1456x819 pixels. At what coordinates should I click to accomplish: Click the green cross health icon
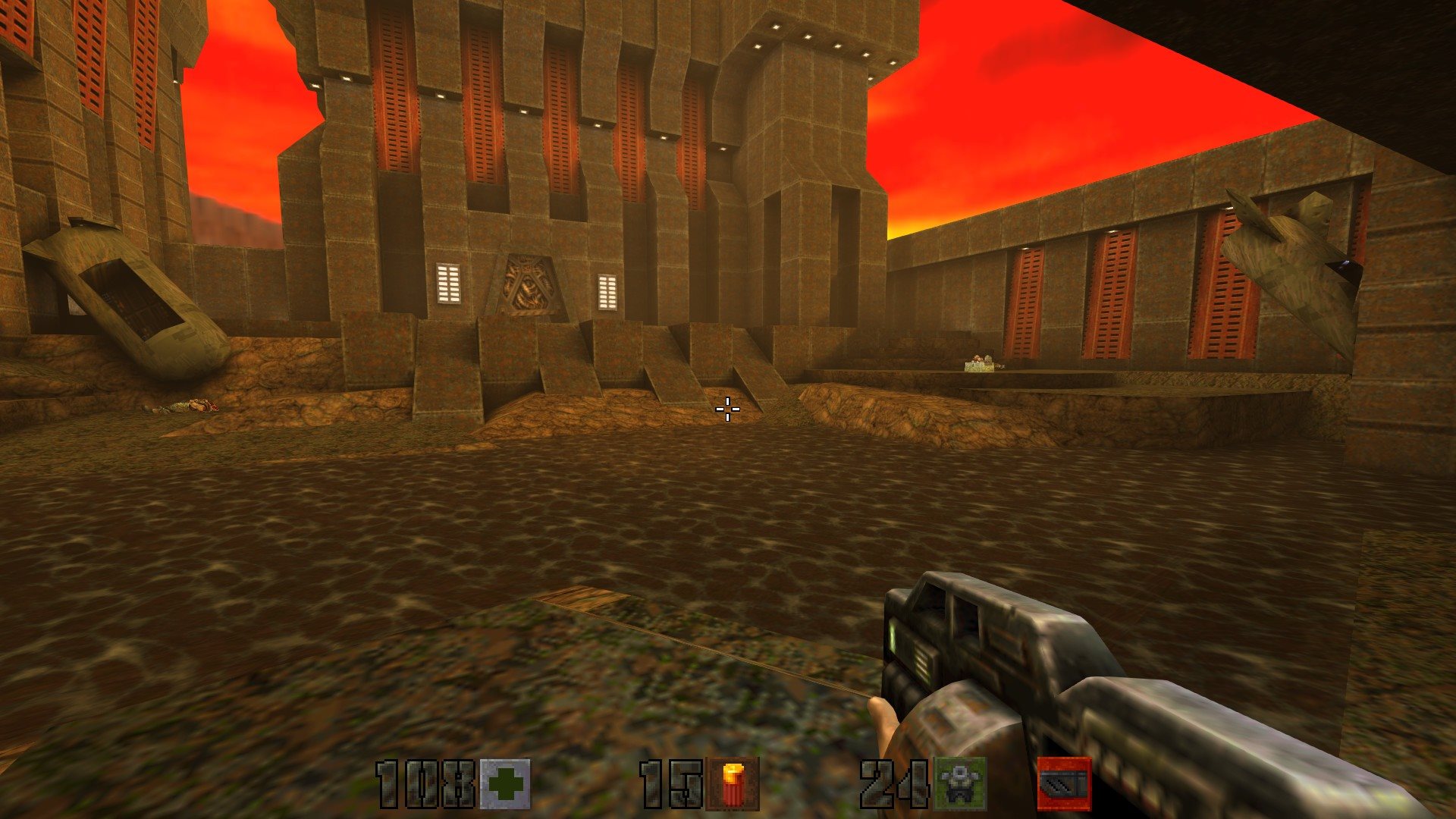point(505,784)
